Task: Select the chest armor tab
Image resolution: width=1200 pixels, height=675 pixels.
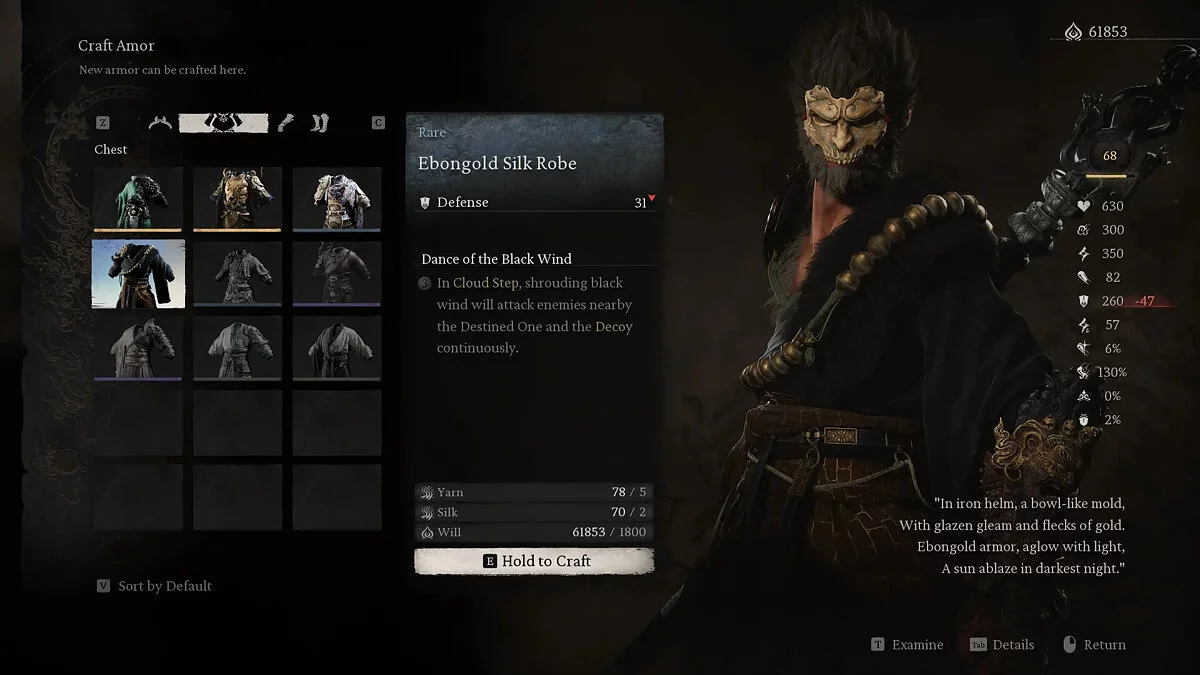Action: 223,123
